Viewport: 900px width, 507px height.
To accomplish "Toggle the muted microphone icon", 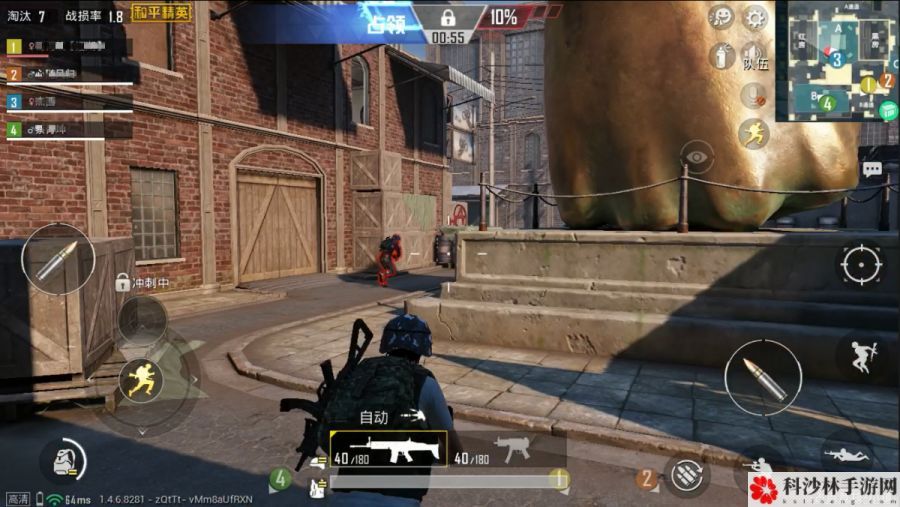I will click(x=754, y=95).
